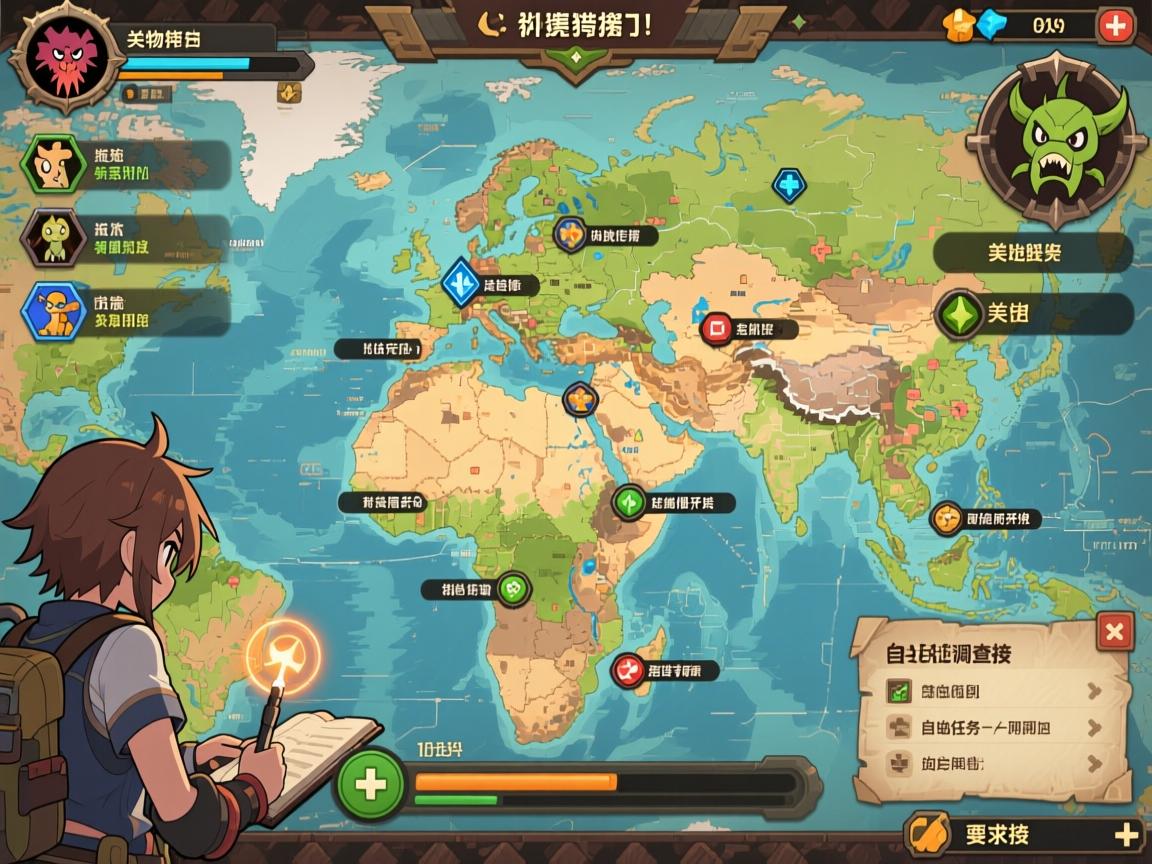Open the bottom row of the parchment list

(x=993, y=764)
